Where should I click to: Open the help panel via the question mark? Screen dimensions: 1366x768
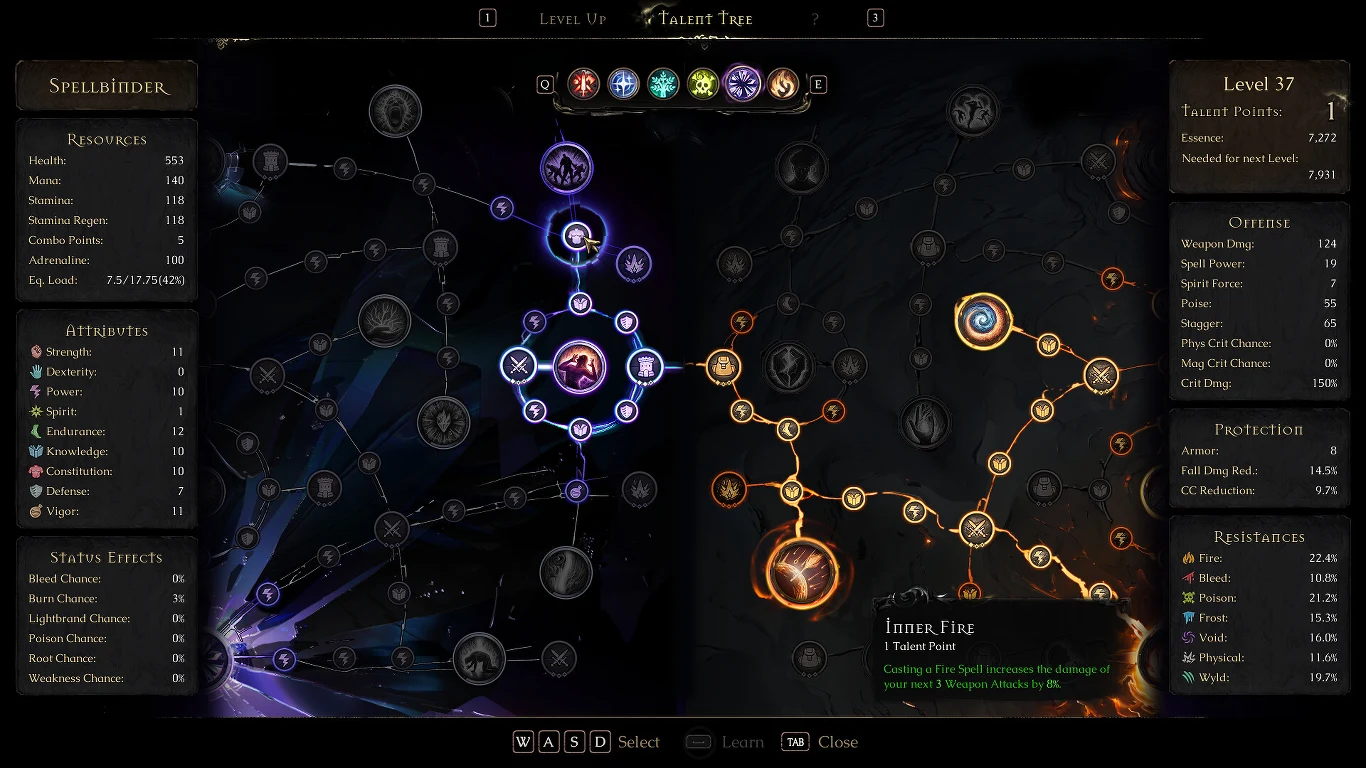[815, 17]
